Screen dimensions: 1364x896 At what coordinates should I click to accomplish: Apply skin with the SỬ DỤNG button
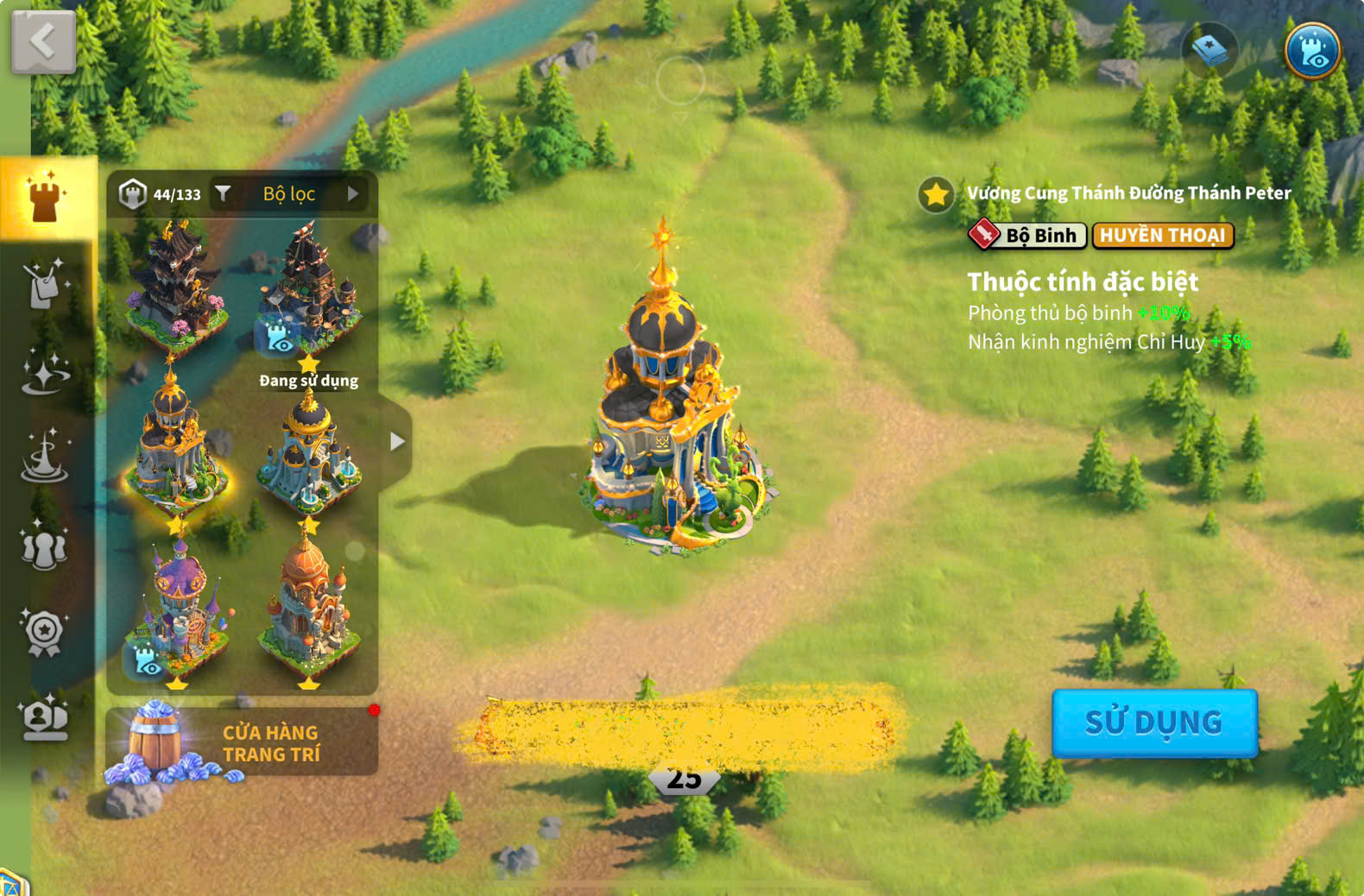tap(1153, 722)
